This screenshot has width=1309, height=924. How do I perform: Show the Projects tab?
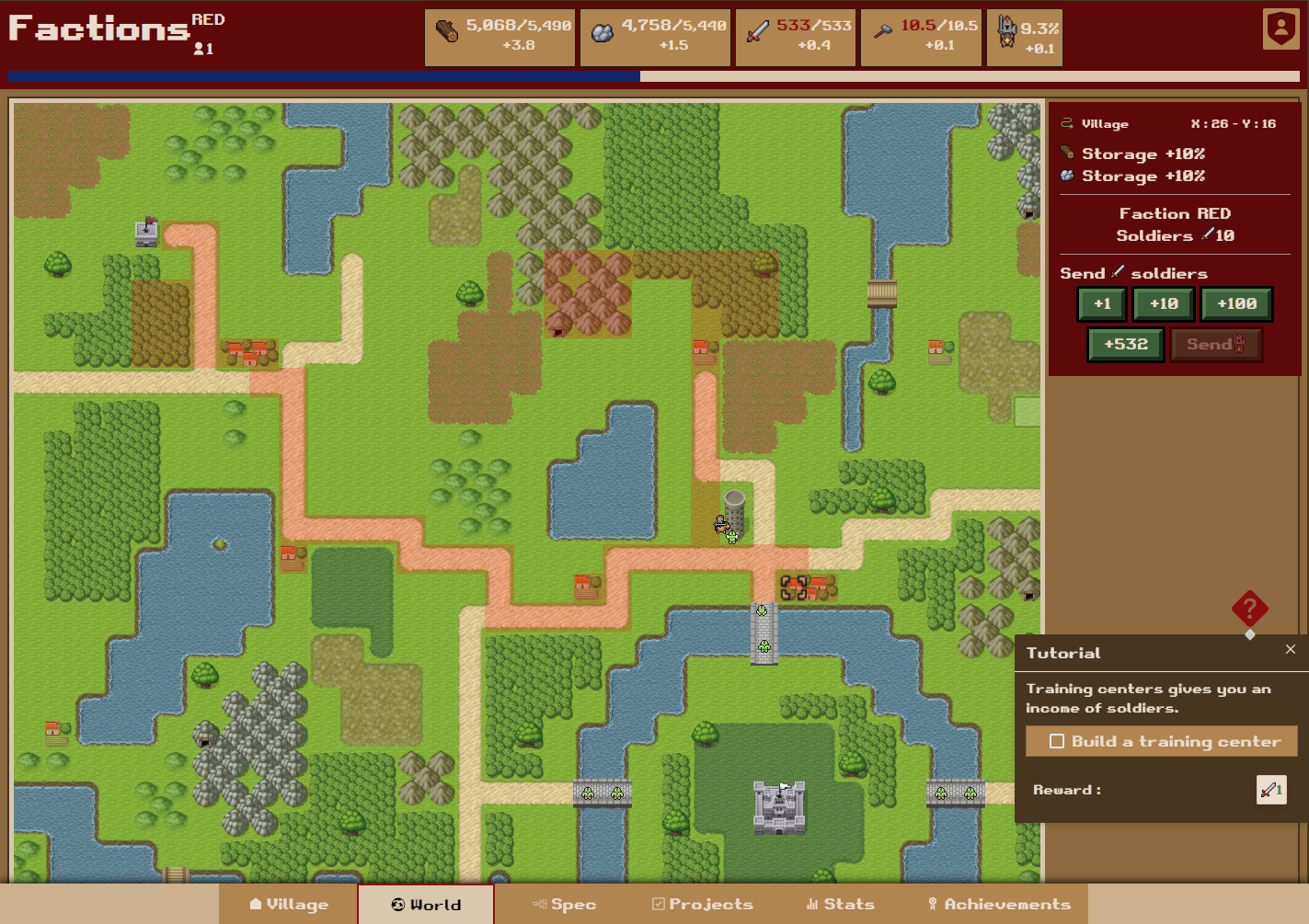(702, 905)
